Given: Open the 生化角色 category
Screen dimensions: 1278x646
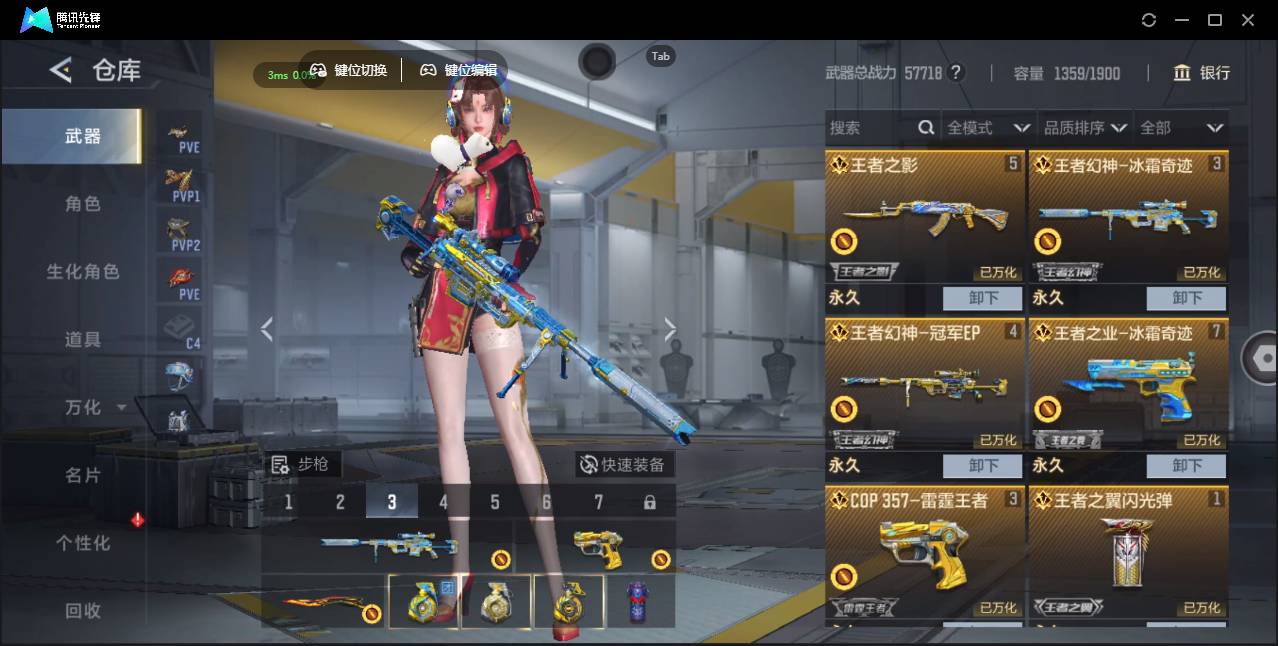Looking at the screenshot, I should 83,272.
